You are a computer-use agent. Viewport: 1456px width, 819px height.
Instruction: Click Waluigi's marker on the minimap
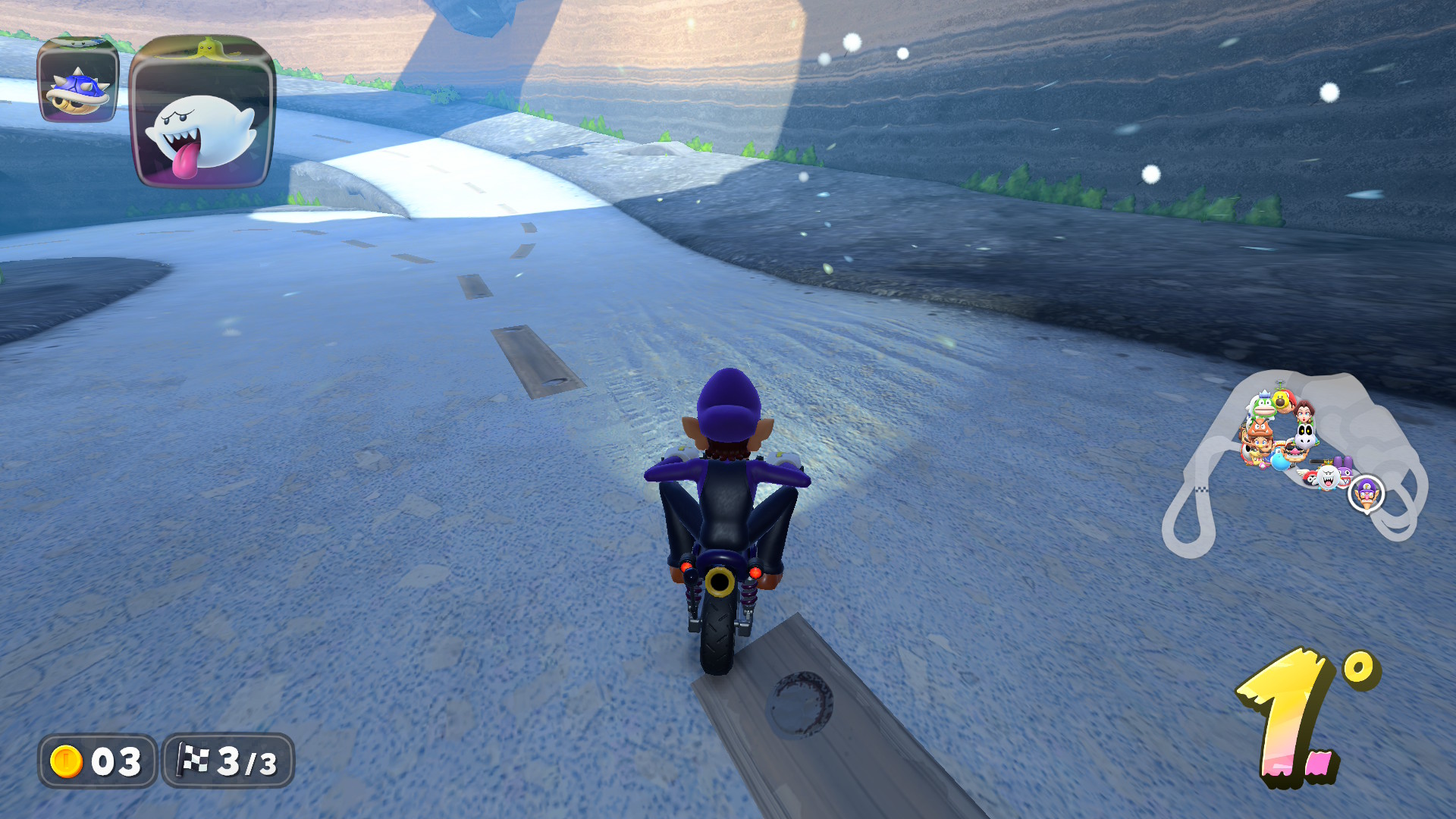pyautogui.click(x=1367, y=494)
